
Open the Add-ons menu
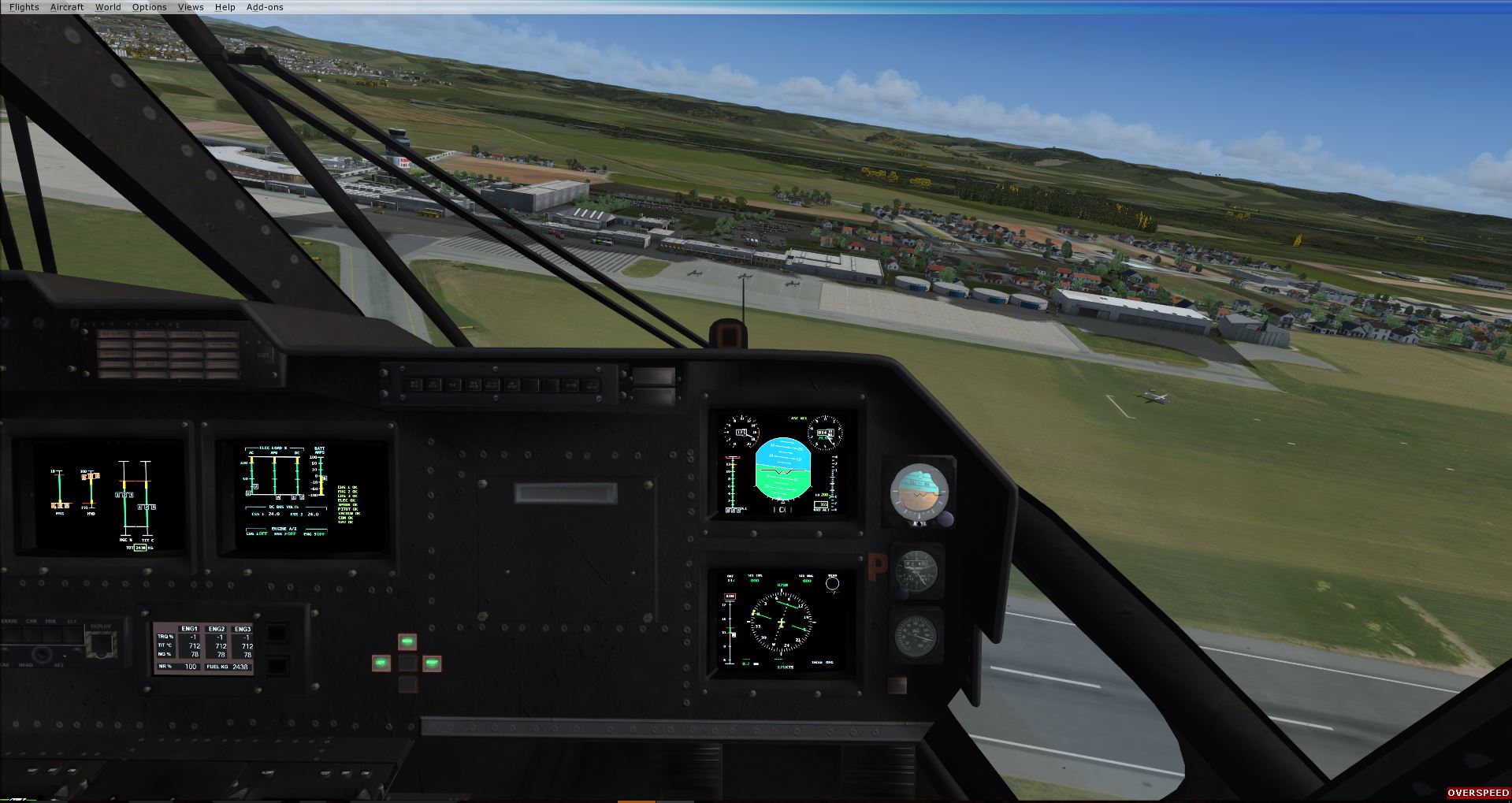(265, 7)
